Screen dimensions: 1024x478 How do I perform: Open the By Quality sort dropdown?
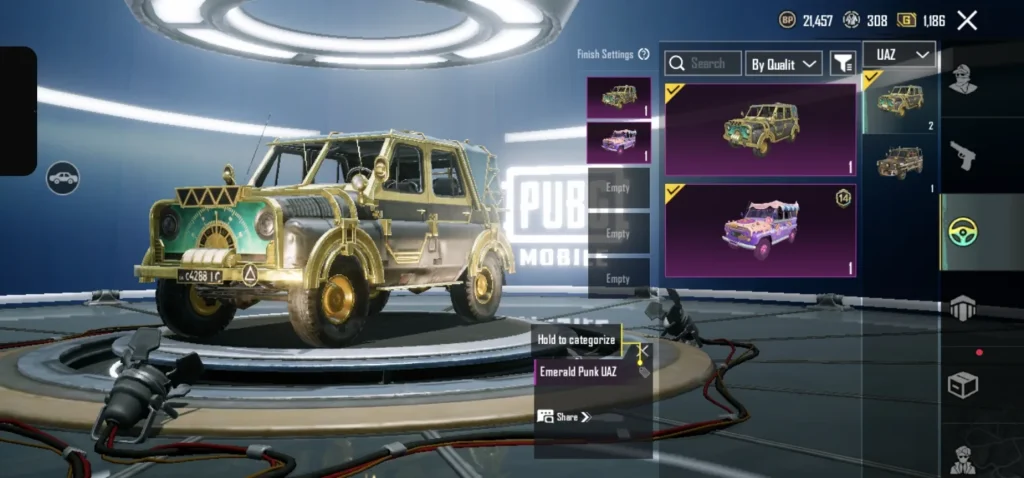(x=785, y=63)
